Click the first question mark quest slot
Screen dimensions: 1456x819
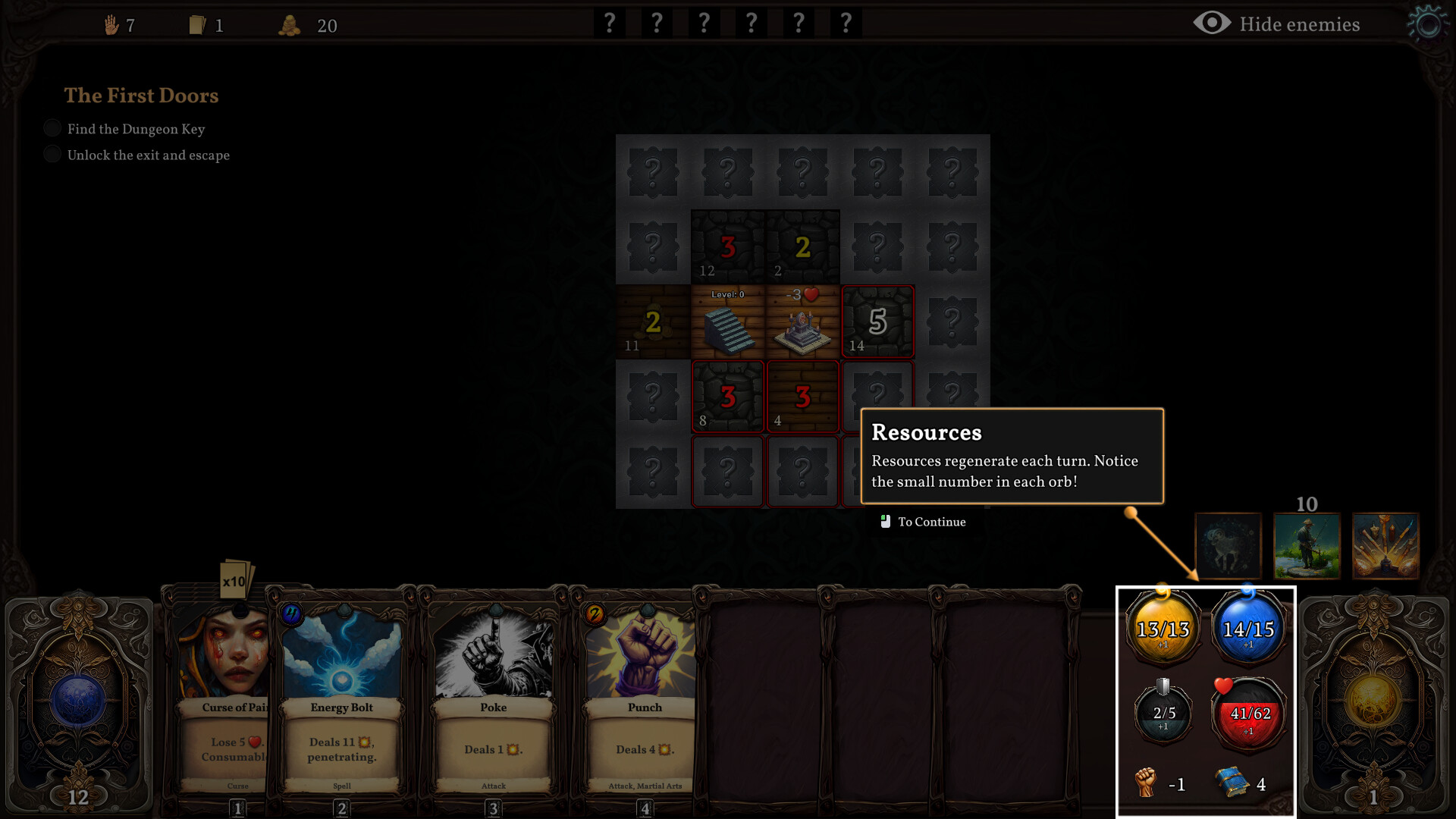[x=609, y=23]
